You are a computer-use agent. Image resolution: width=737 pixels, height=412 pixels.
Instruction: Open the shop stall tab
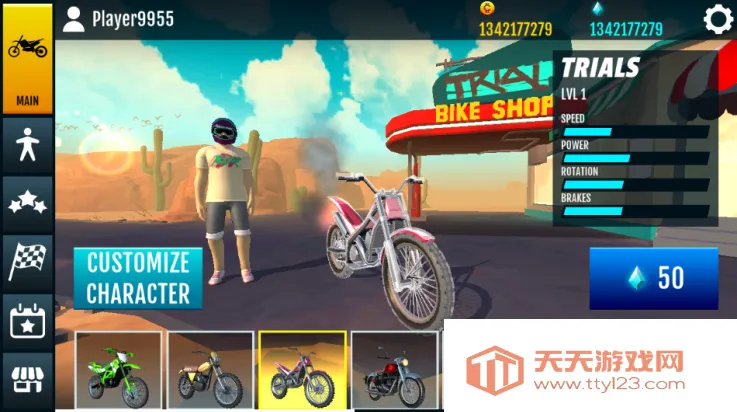(27, 379)
